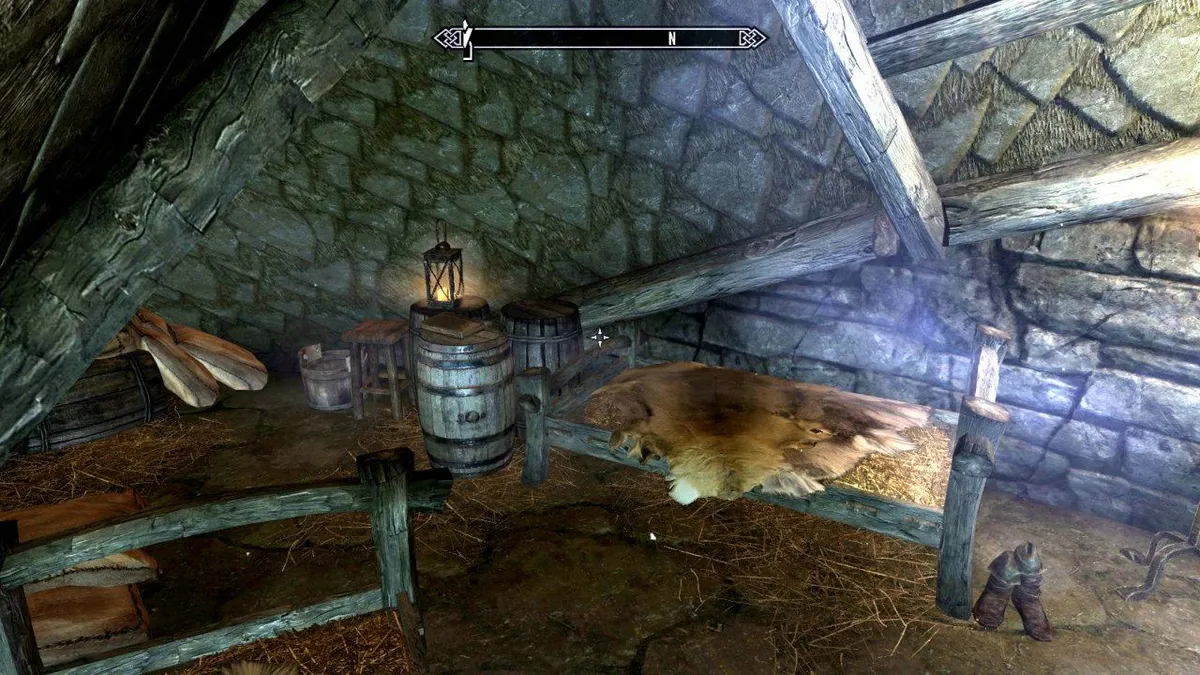
Task: Click the compass bar
Action: point(600,39)
